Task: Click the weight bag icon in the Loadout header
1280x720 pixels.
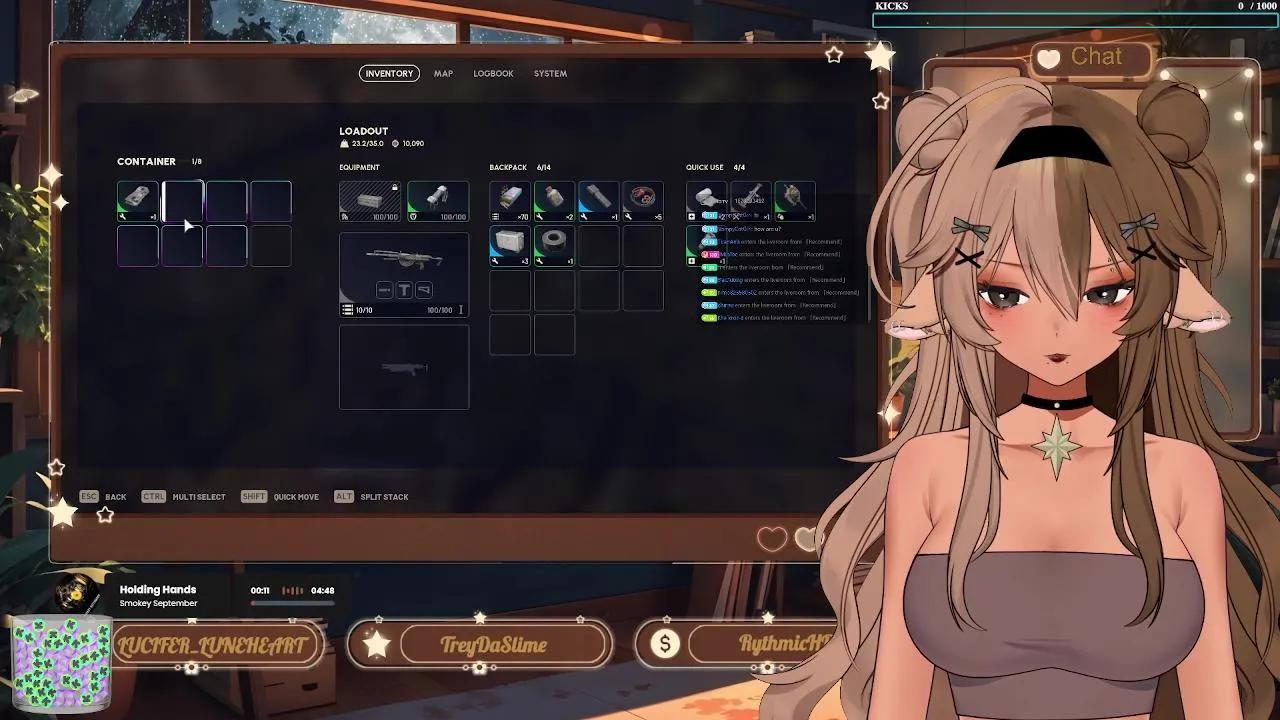Action: coord(346,143)
